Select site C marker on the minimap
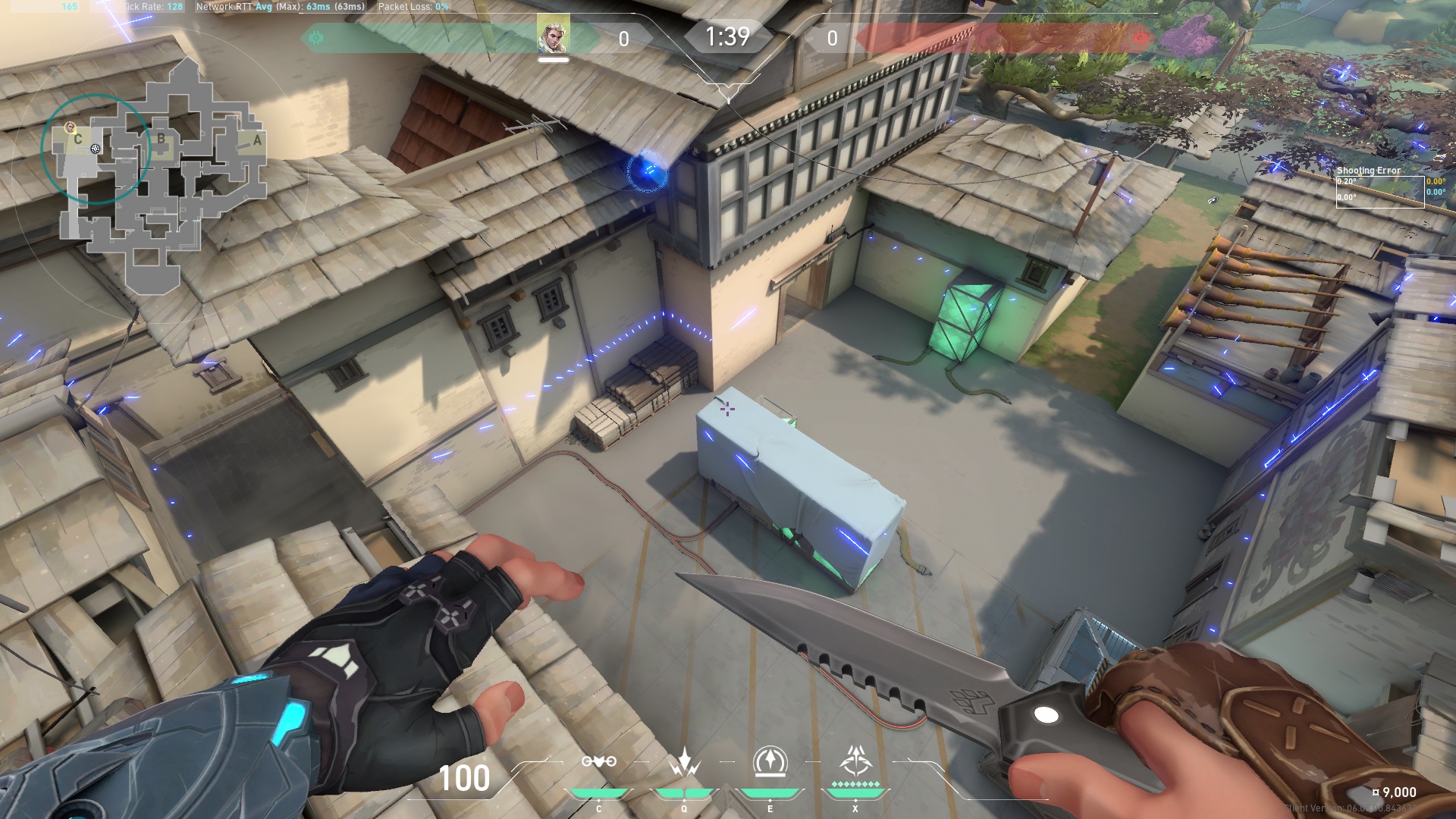This screenshot has height=819, width=1456. (77, 140)
